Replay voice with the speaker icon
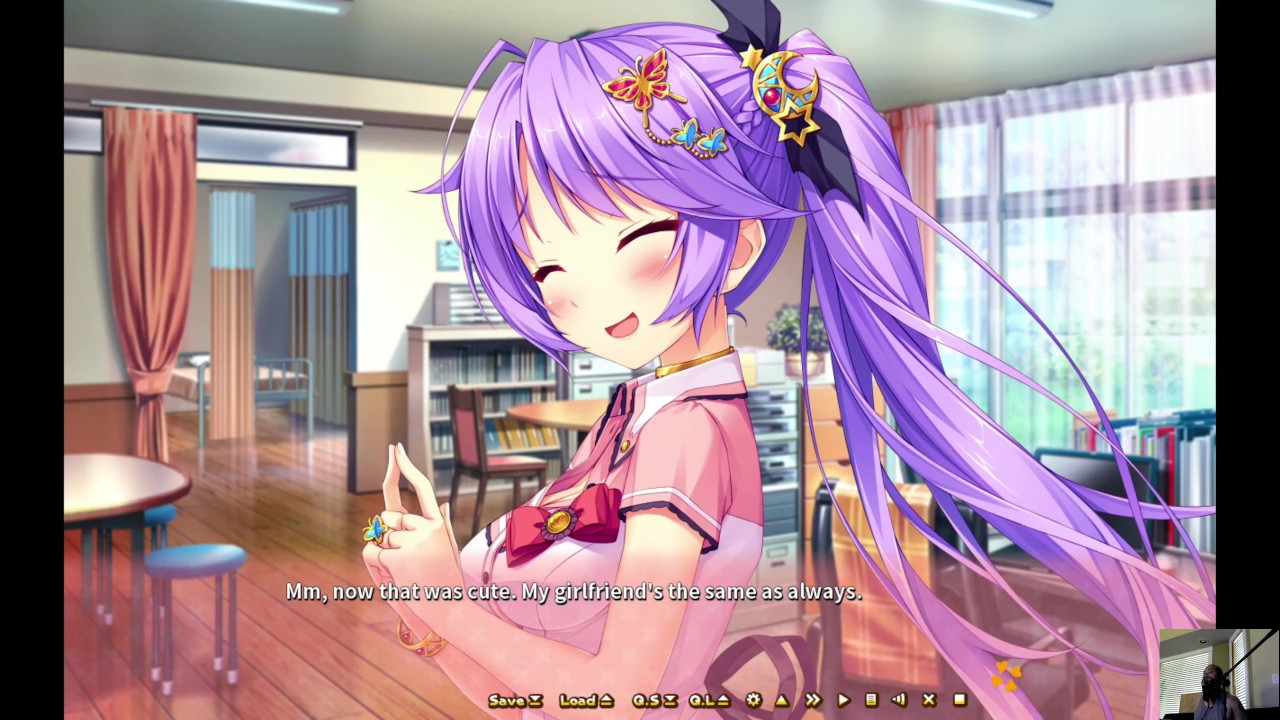Screen dimensions: 1280x720 point(899,701)
